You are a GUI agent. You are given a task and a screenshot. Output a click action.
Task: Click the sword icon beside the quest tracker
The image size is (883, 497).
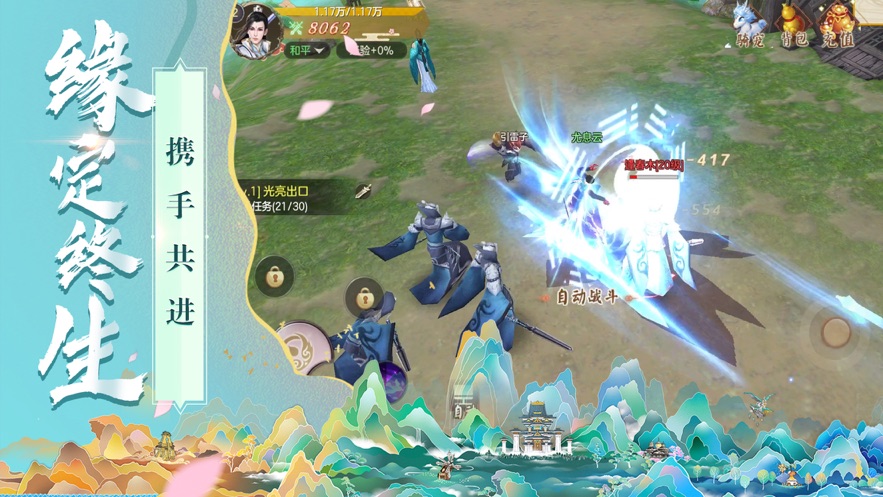tap(364, 190)
